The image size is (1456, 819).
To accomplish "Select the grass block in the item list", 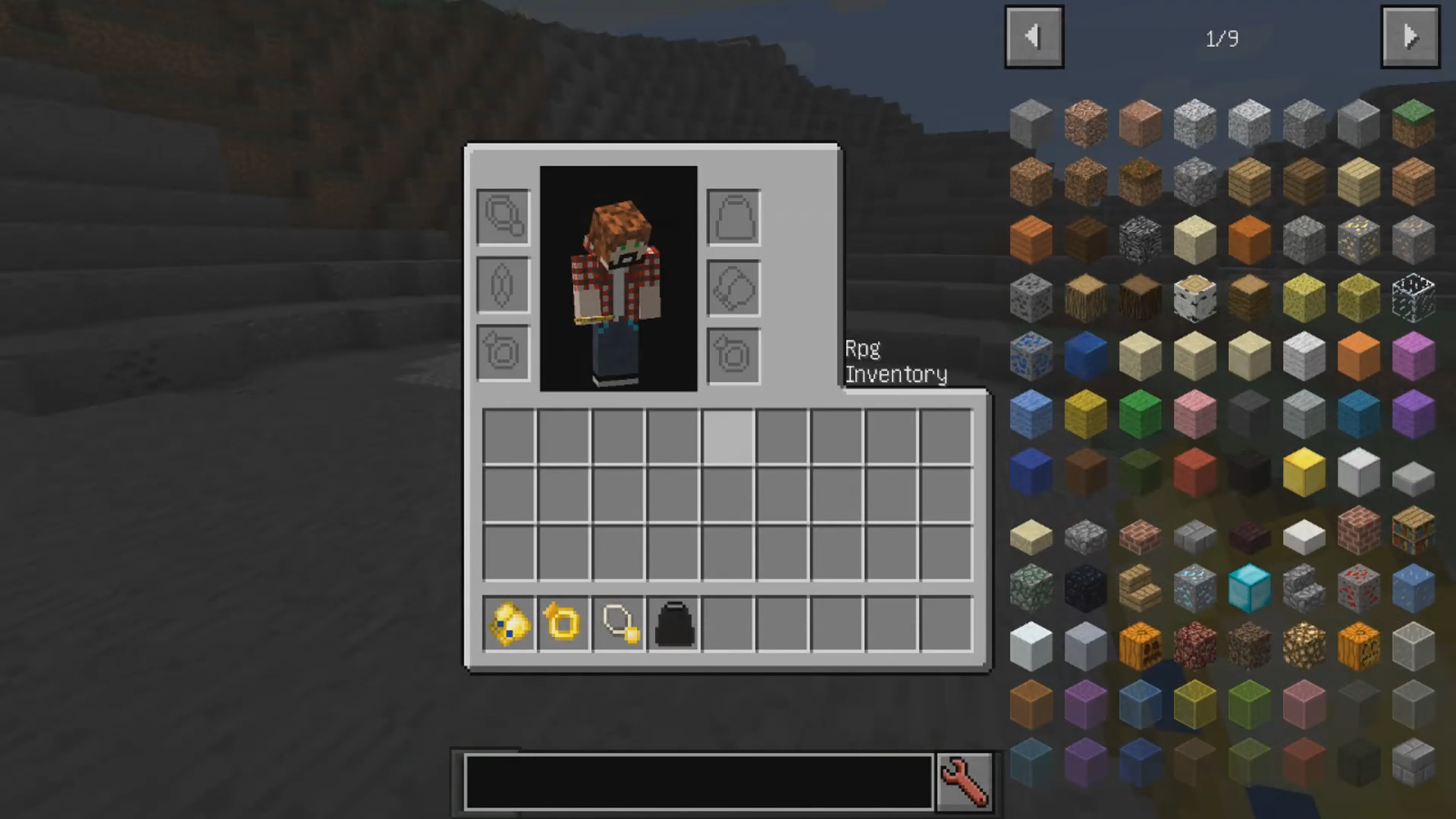I will pyautogui.click(x=1413, y=123).
